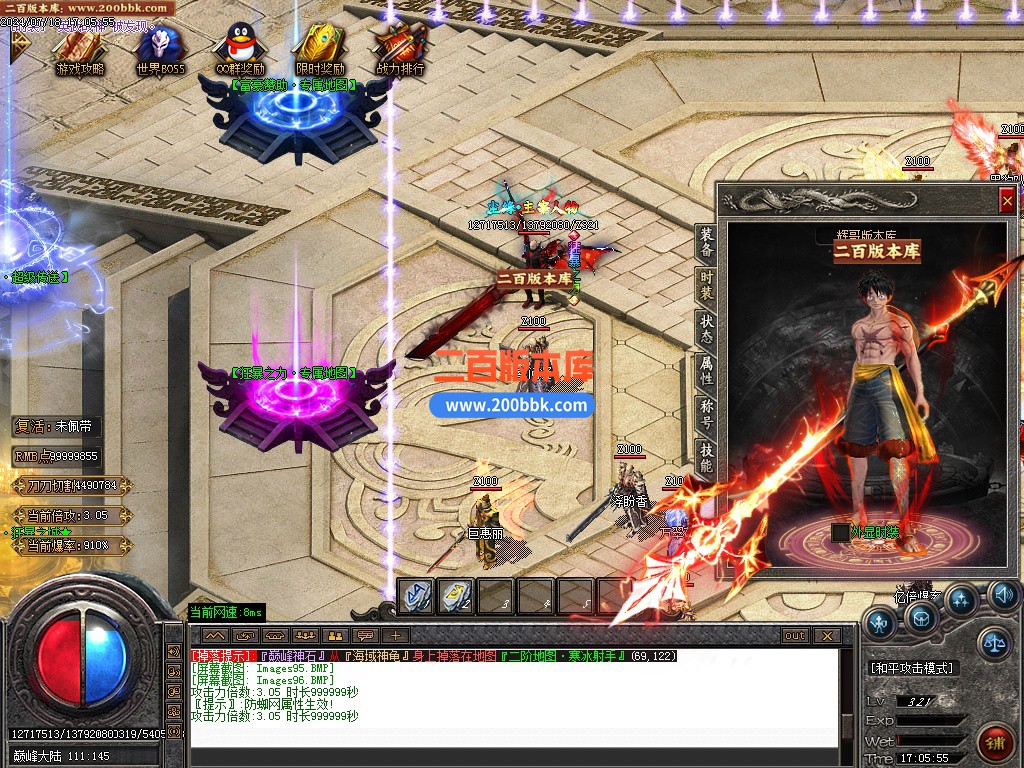
Task: Select the 时装 fashion tab
Action: point(707,286)
